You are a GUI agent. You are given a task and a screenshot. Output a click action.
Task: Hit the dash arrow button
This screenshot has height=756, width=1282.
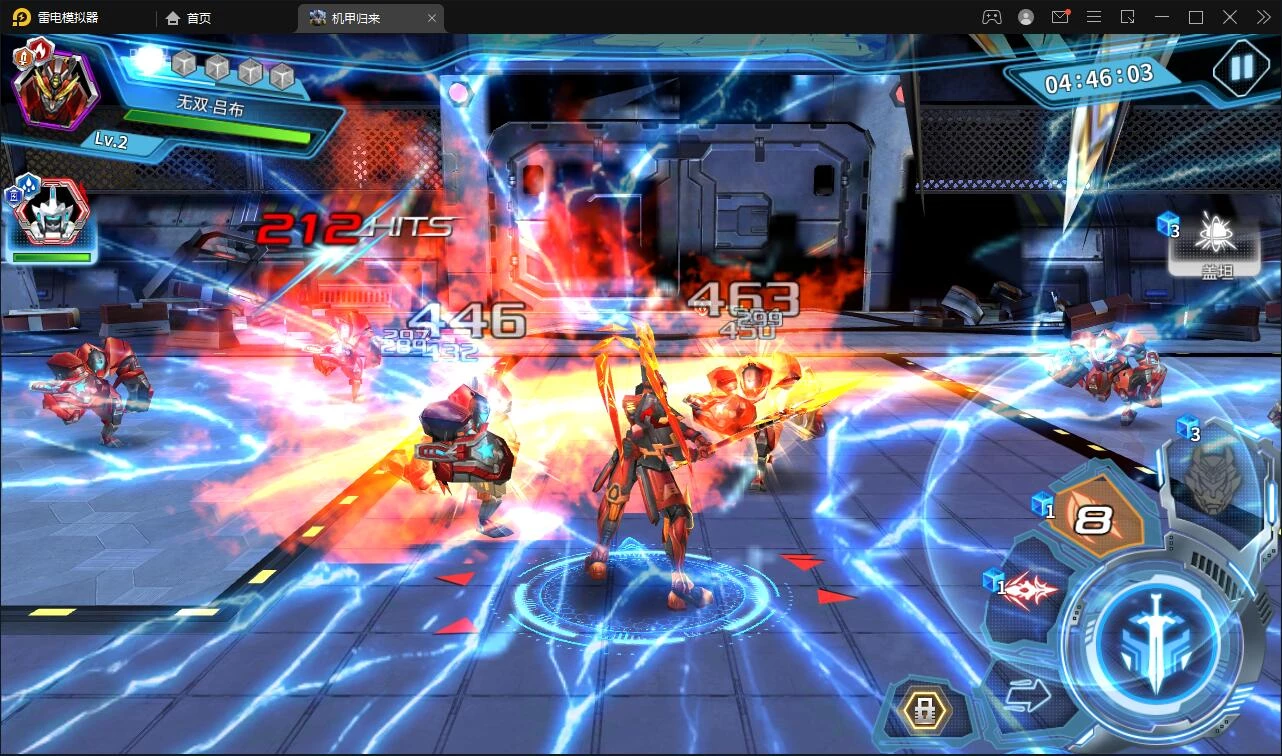(x=1027, y=695)
